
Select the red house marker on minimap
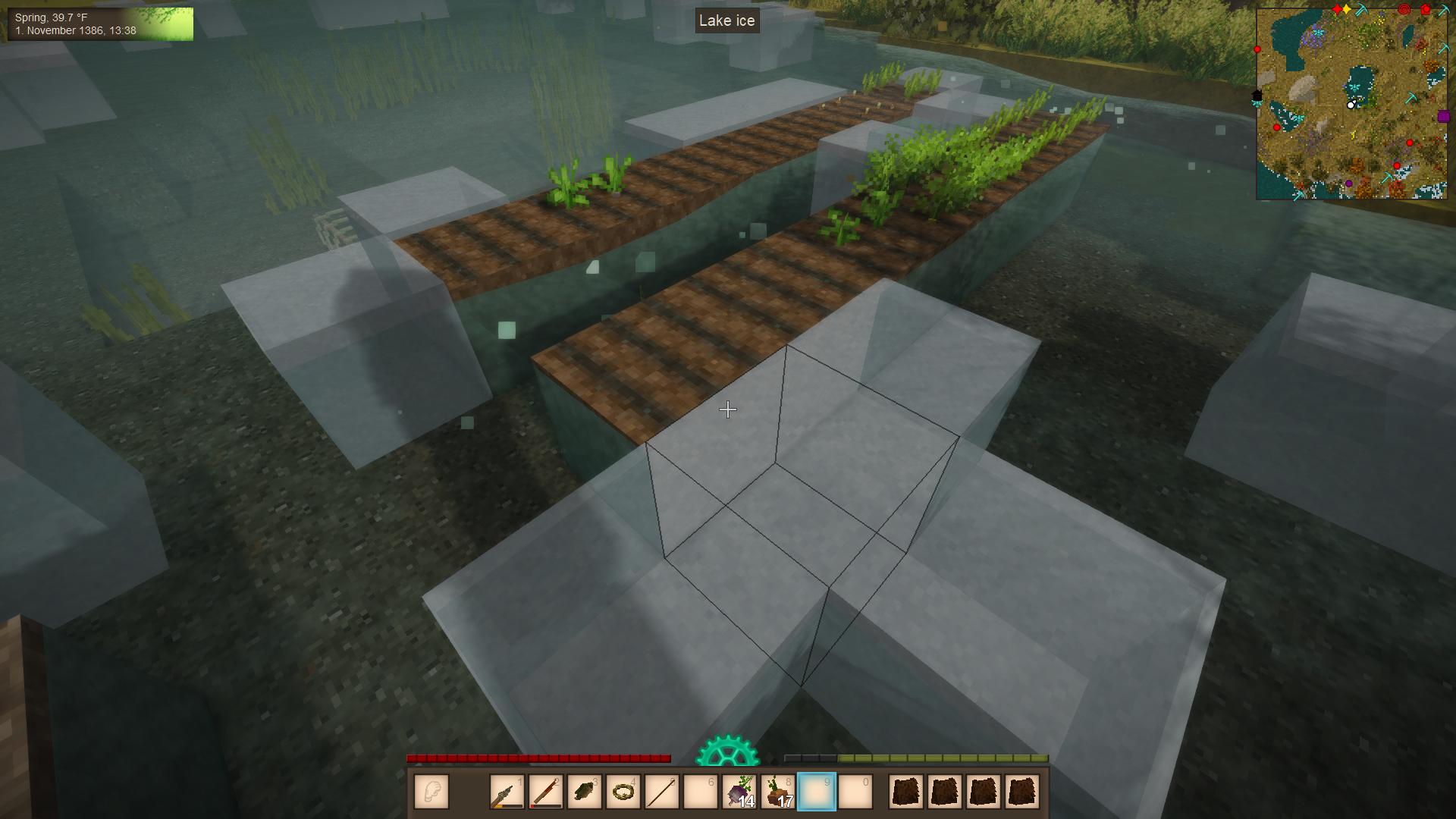(1425, 10)
